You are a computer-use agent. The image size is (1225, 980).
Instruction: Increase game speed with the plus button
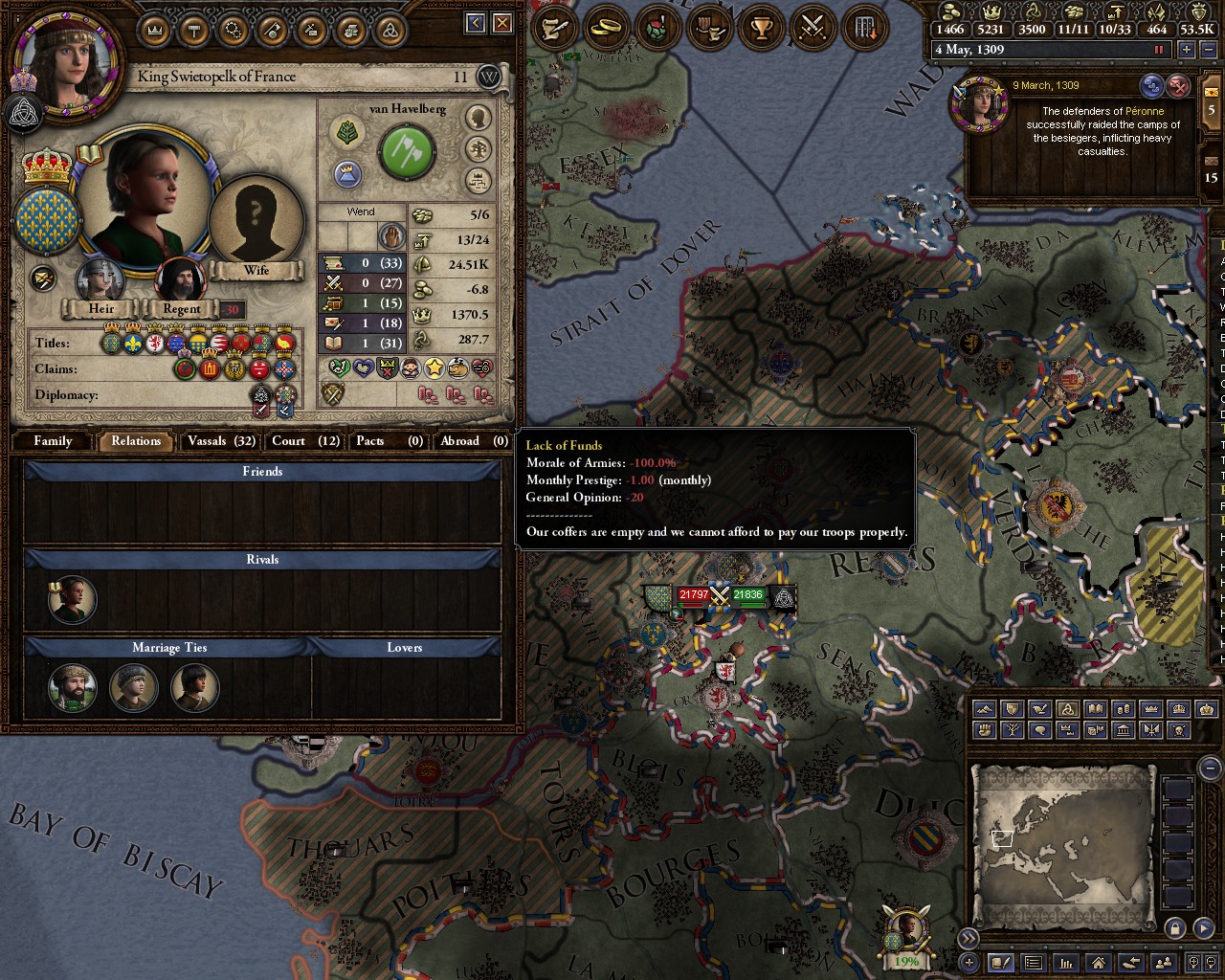pyautogui.click(x=1187, y=50)
